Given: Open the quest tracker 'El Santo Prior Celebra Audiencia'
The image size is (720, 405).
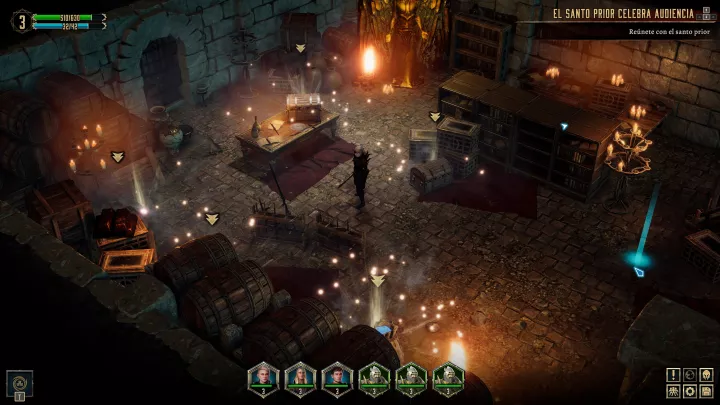Looking at the screenshot, I should tap(636, 14).
